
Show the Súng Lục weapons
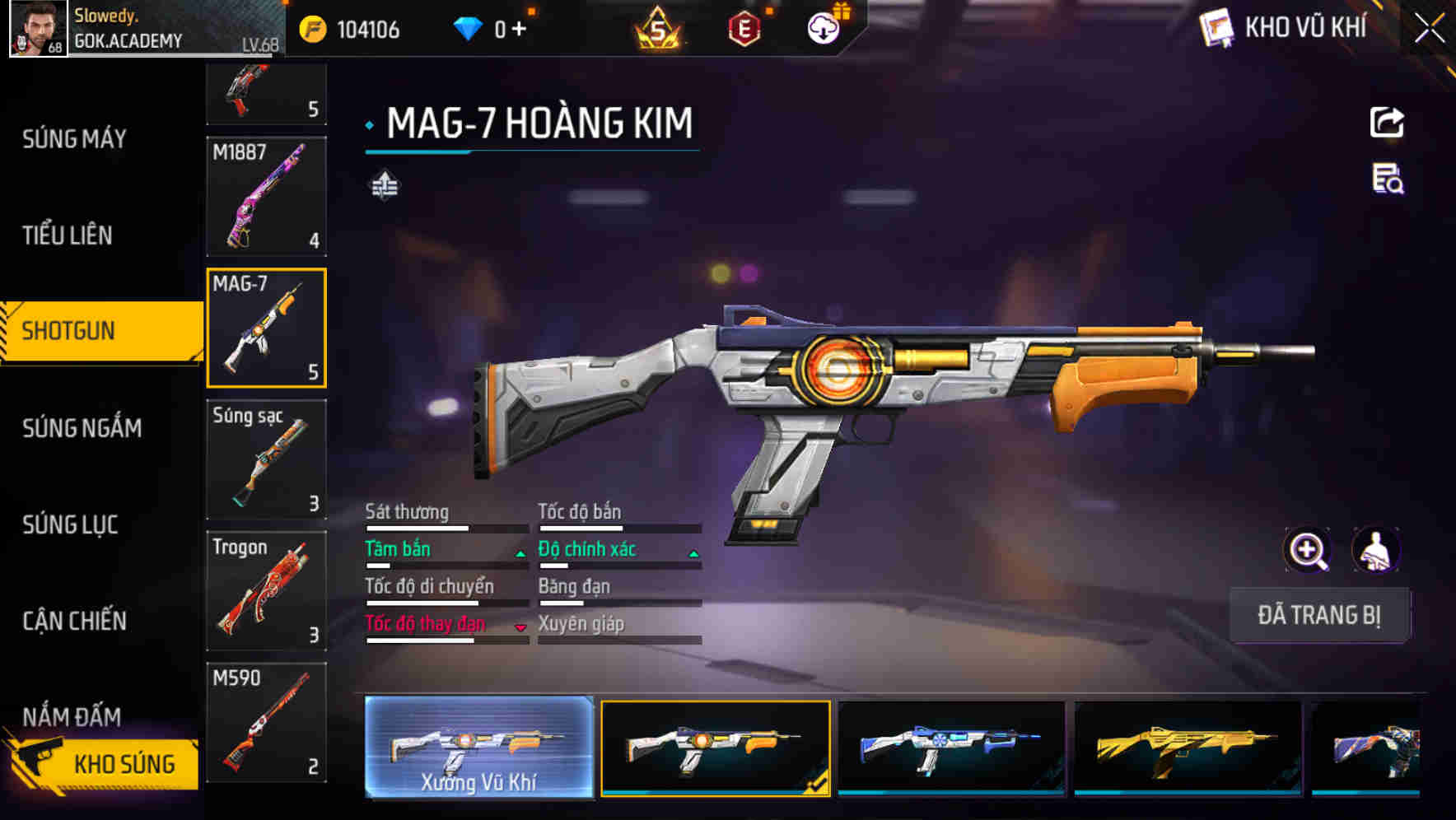pos(70,524)
